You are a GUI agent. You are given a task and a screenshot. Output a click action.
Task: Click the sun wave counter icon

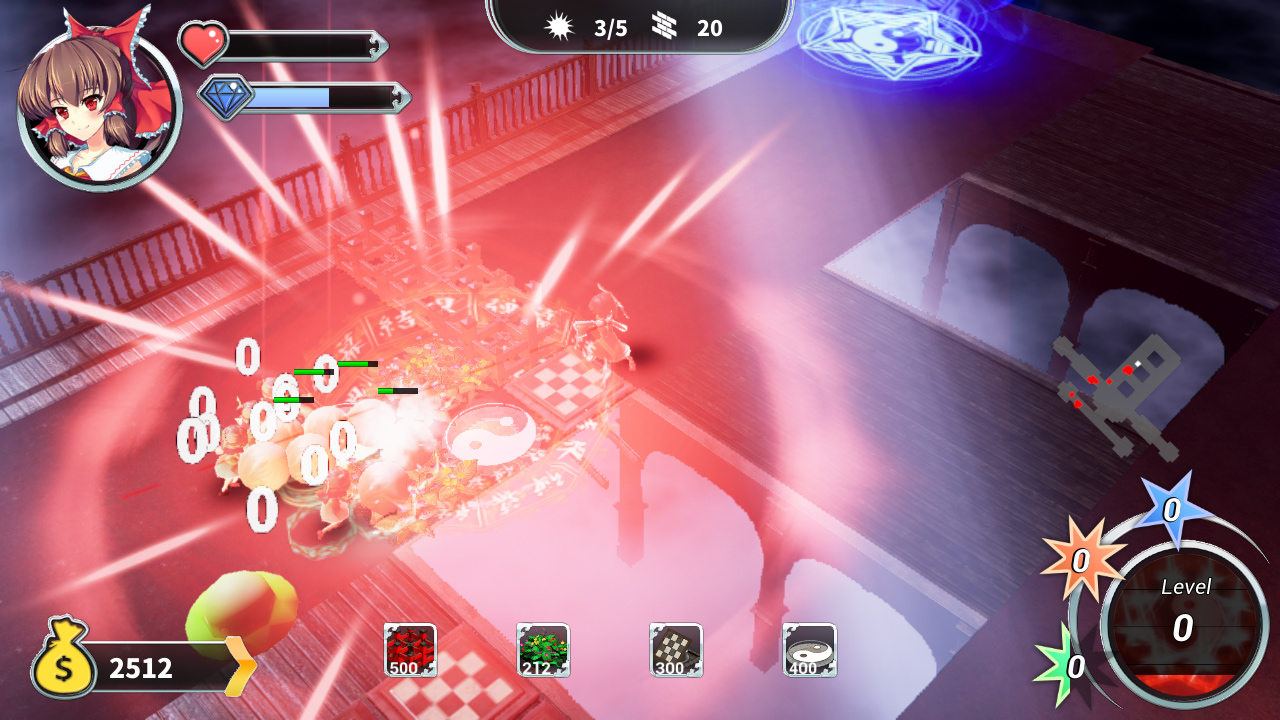[561, 28]
